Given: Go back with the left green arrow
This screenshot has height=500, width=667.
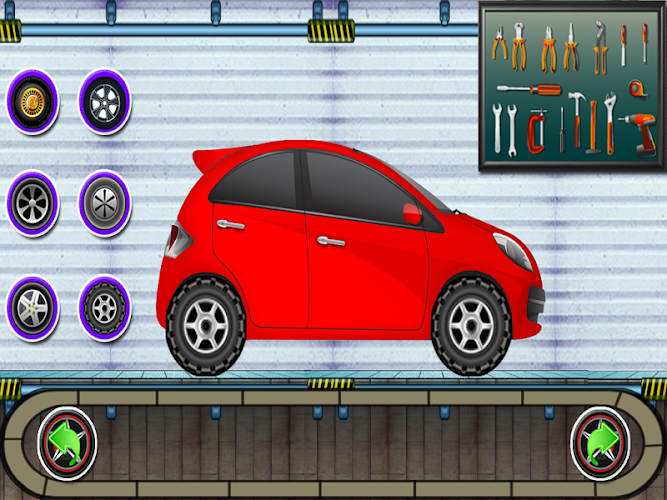Looking at the screenshot, I should [67, 441].
